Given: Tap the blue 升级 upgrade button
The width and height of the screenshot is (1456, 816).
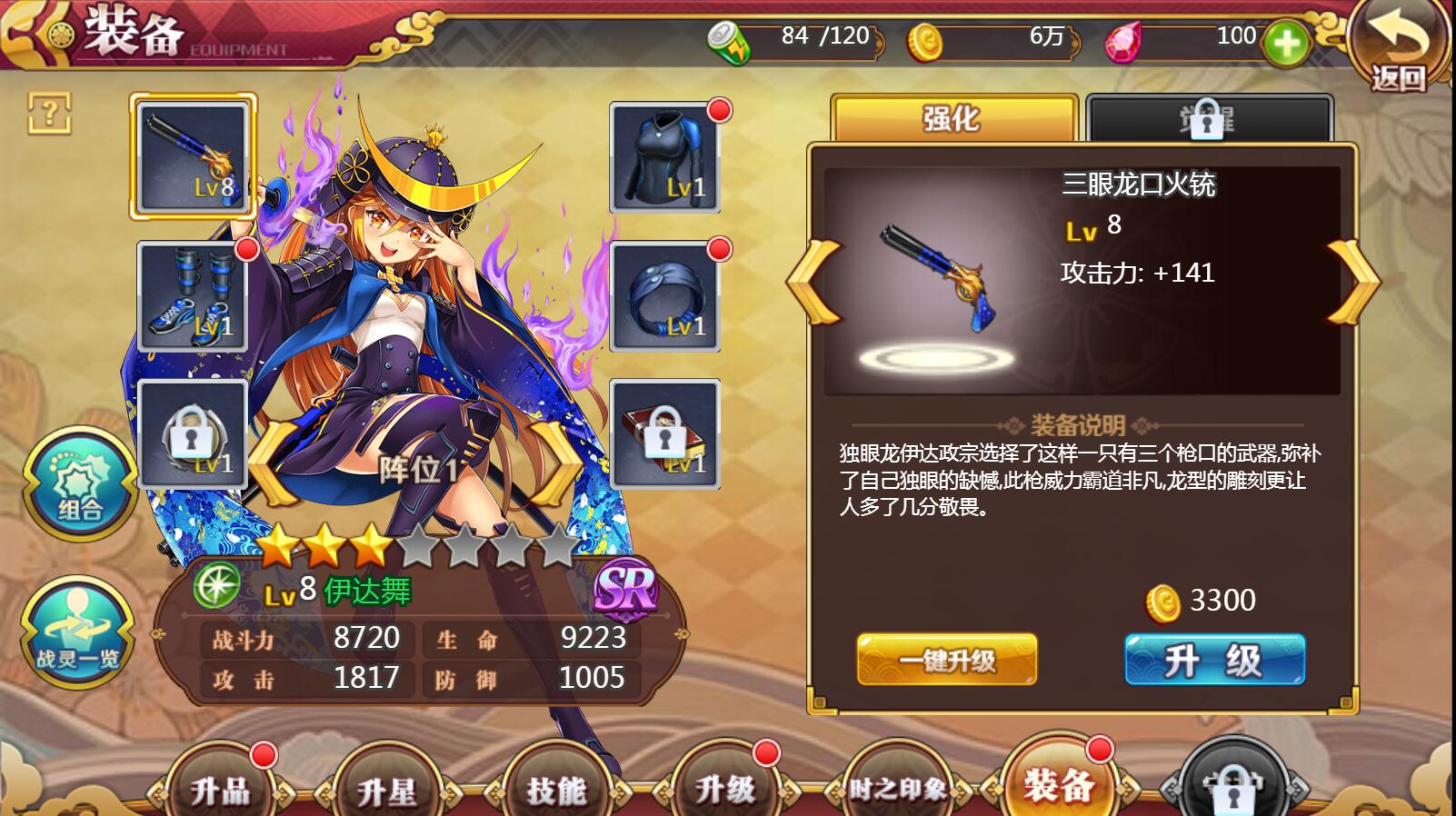Looking at the screenshot, I should 1214,660.
